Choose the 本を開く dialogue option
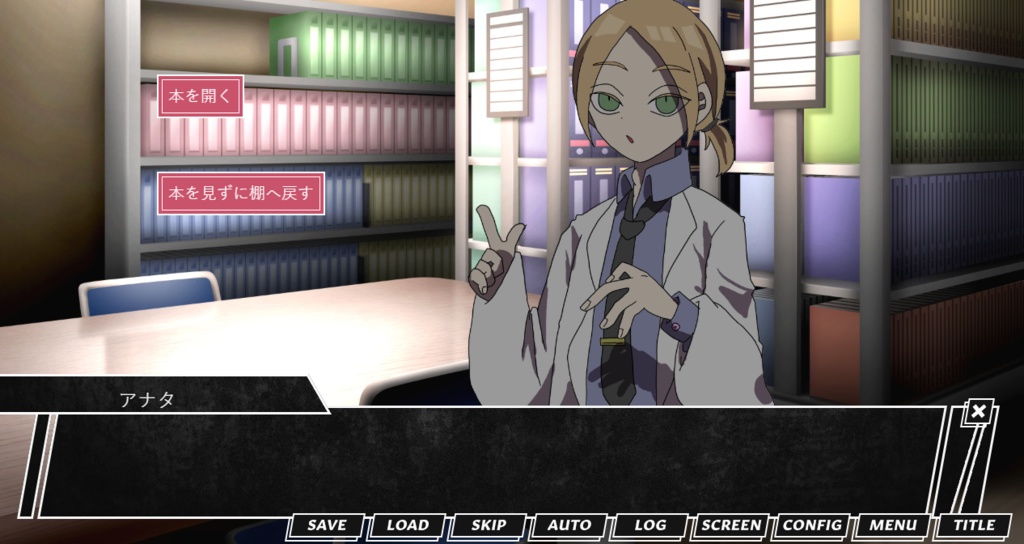 tap(200, 97)
